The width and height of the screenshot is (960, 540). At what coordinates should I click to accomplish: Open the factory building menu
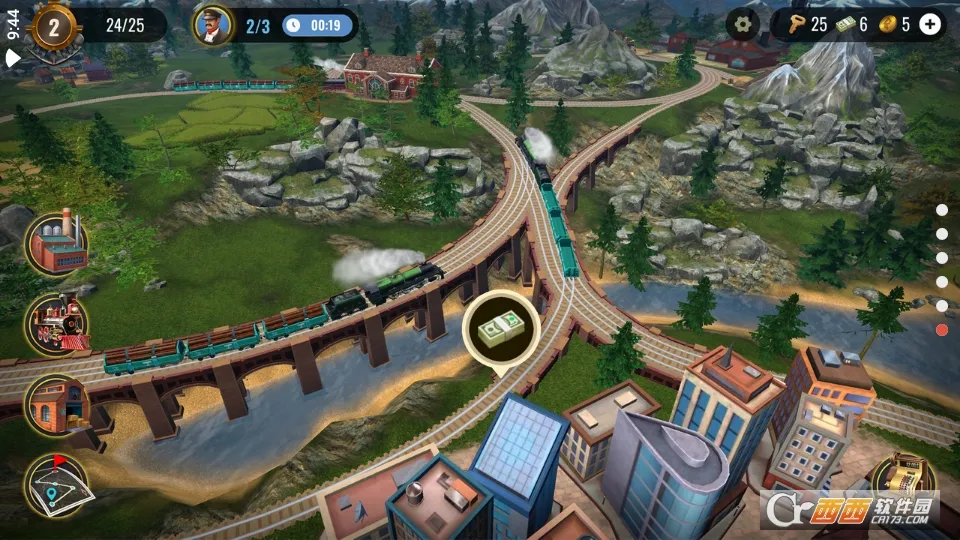pos(57,243)
